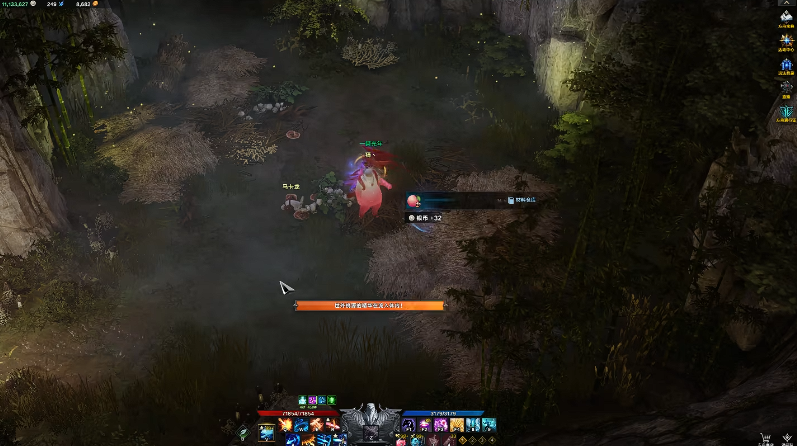Activate the fiery explosion skill
The width and height of the screenshot is (797, 446).
[x=285, y=425]
